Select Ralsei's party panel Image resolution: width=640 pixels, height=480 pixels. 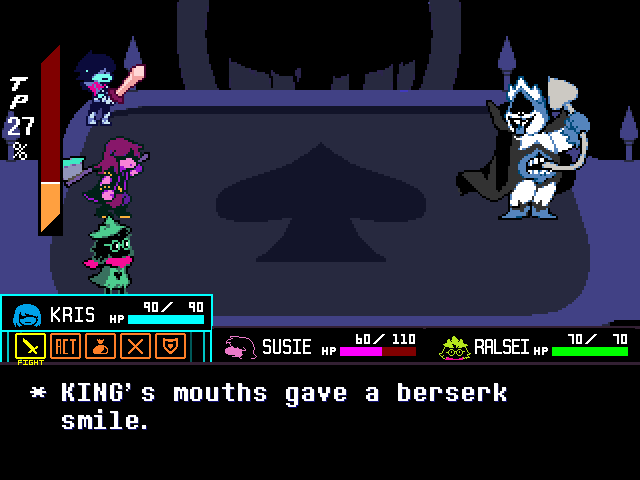533,347
